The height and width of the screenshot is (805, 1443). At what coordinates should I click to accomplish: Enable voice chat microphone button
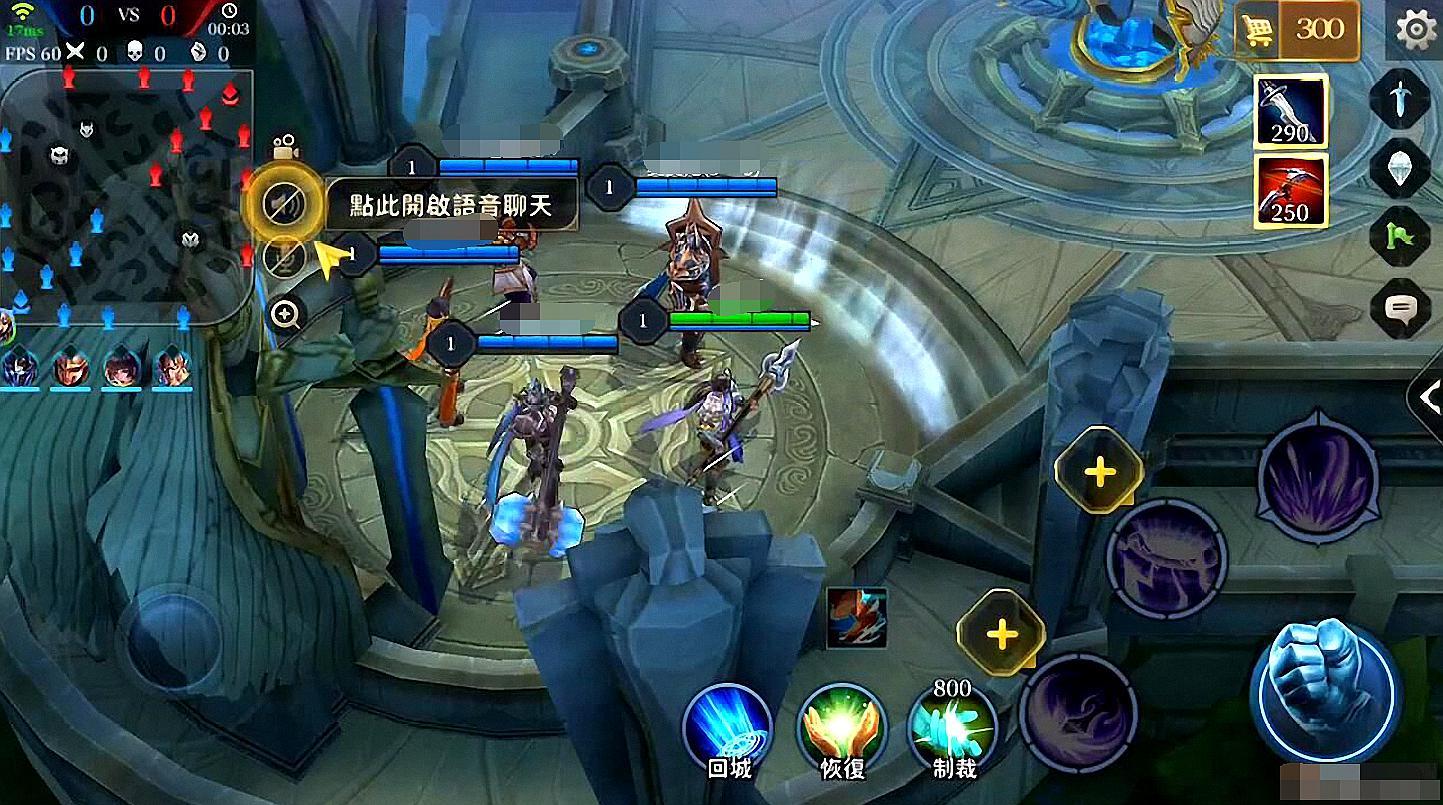pyautogui.click(x=282, y=205)
